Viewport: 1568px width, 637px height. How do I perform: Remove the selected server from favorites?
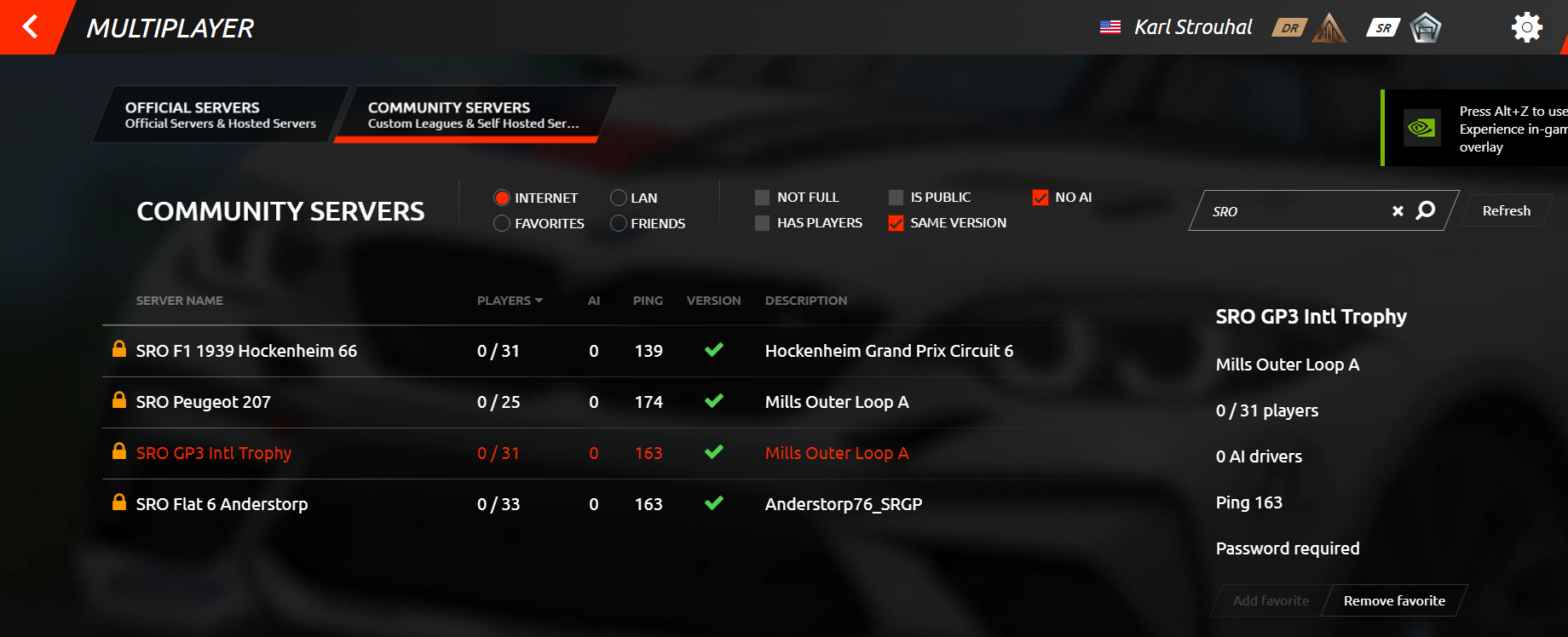[x=1394, y=600]
